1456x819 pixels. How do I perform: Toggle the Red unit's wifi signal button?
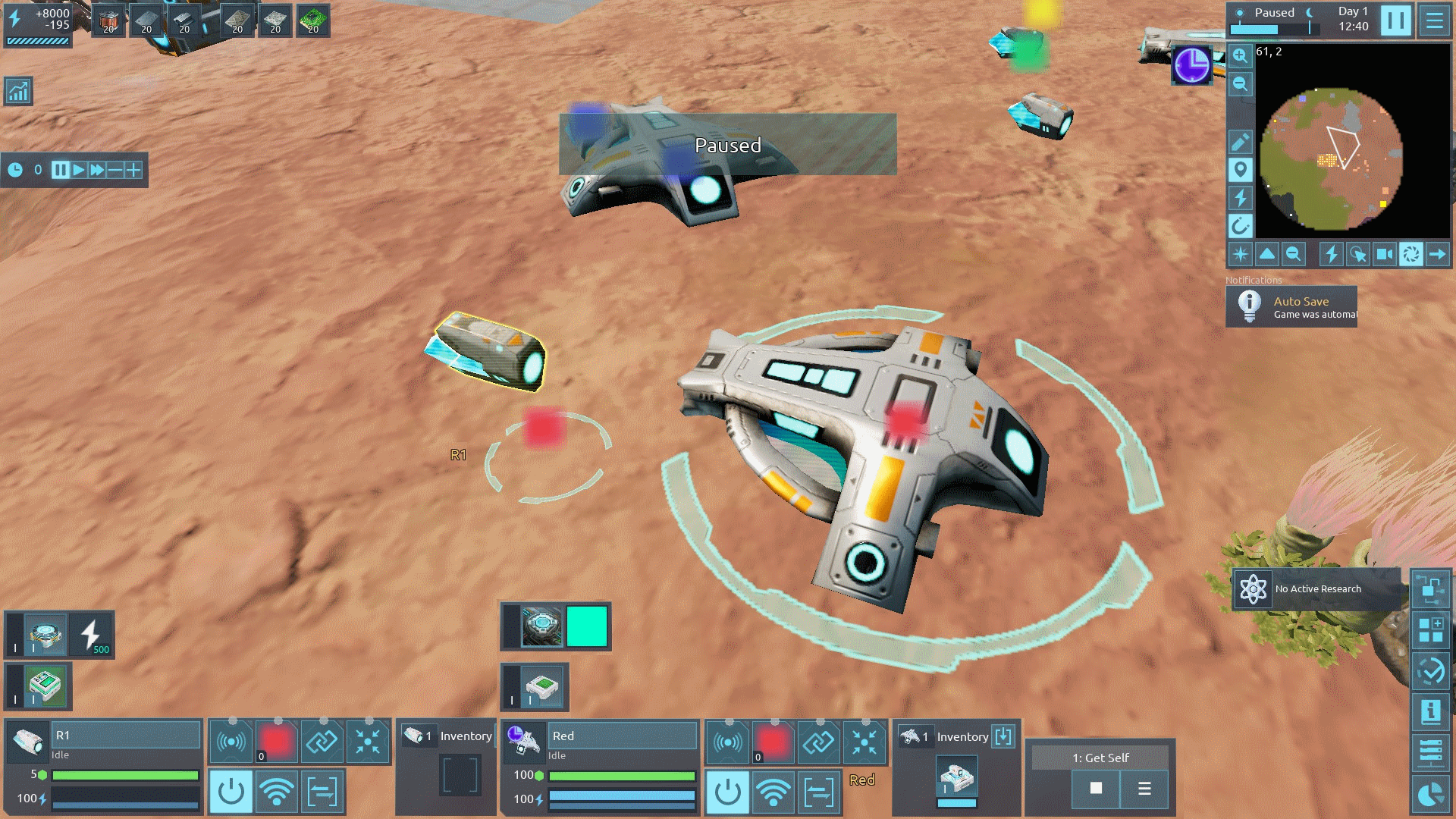(x=773, y=792)
